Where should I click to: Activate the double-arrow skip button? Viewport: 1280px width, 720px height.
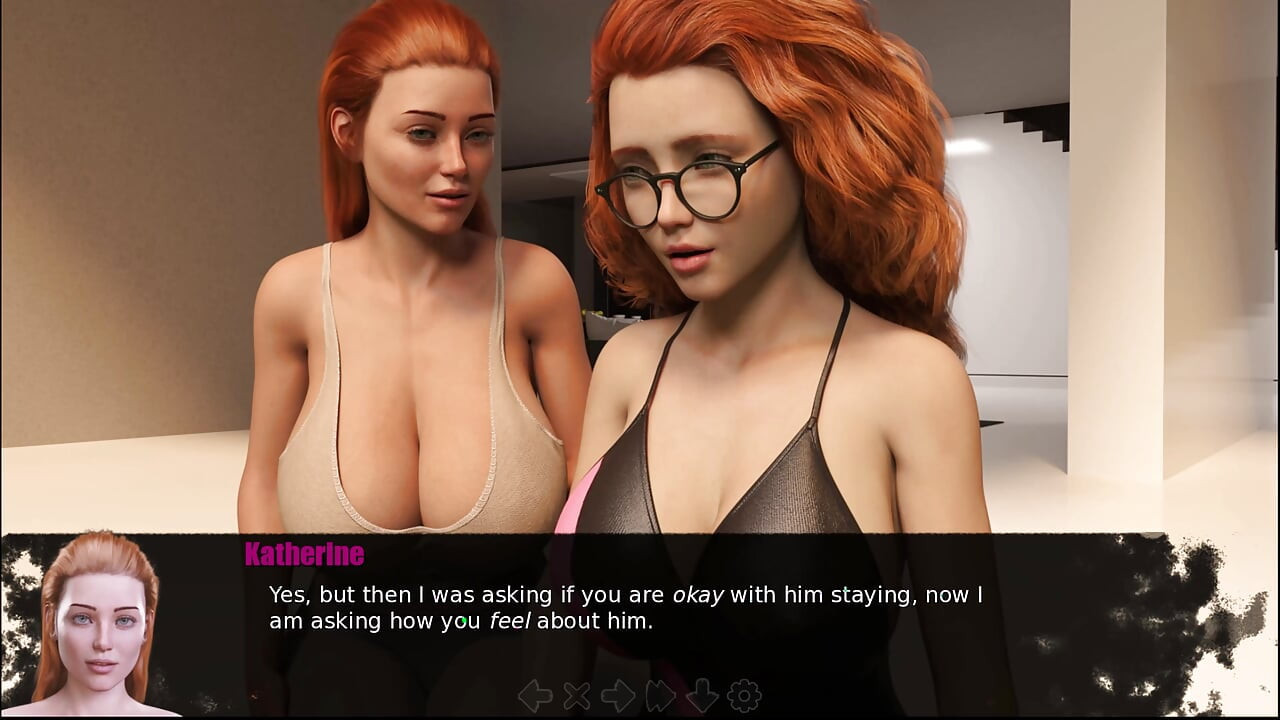[661, 695]
